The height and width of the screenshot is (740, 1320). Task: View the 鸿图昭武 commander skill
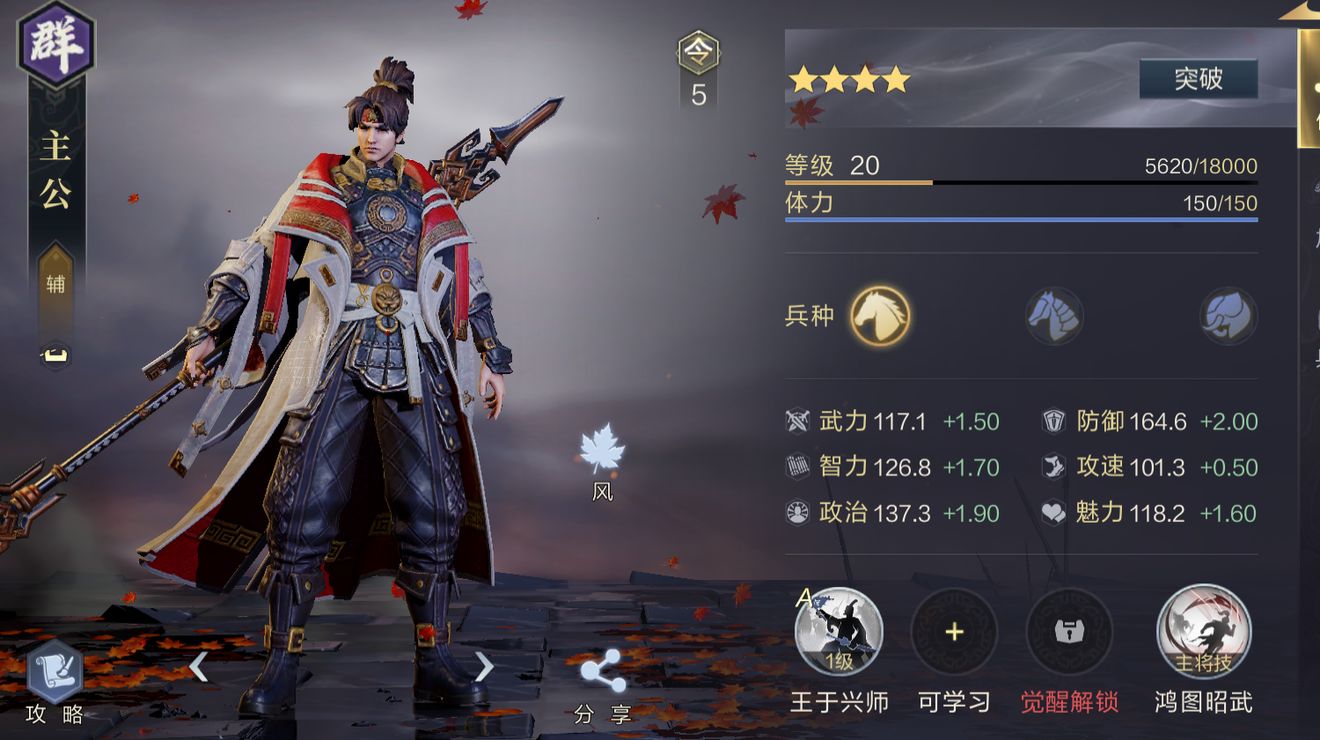pos(1203,632)
